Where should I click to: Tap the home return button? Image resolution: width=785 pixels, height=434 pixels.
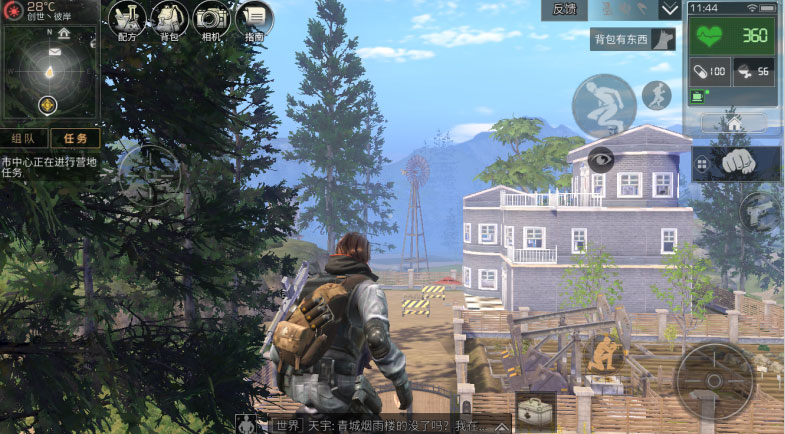pyautogui.click(x=734, y=122)
